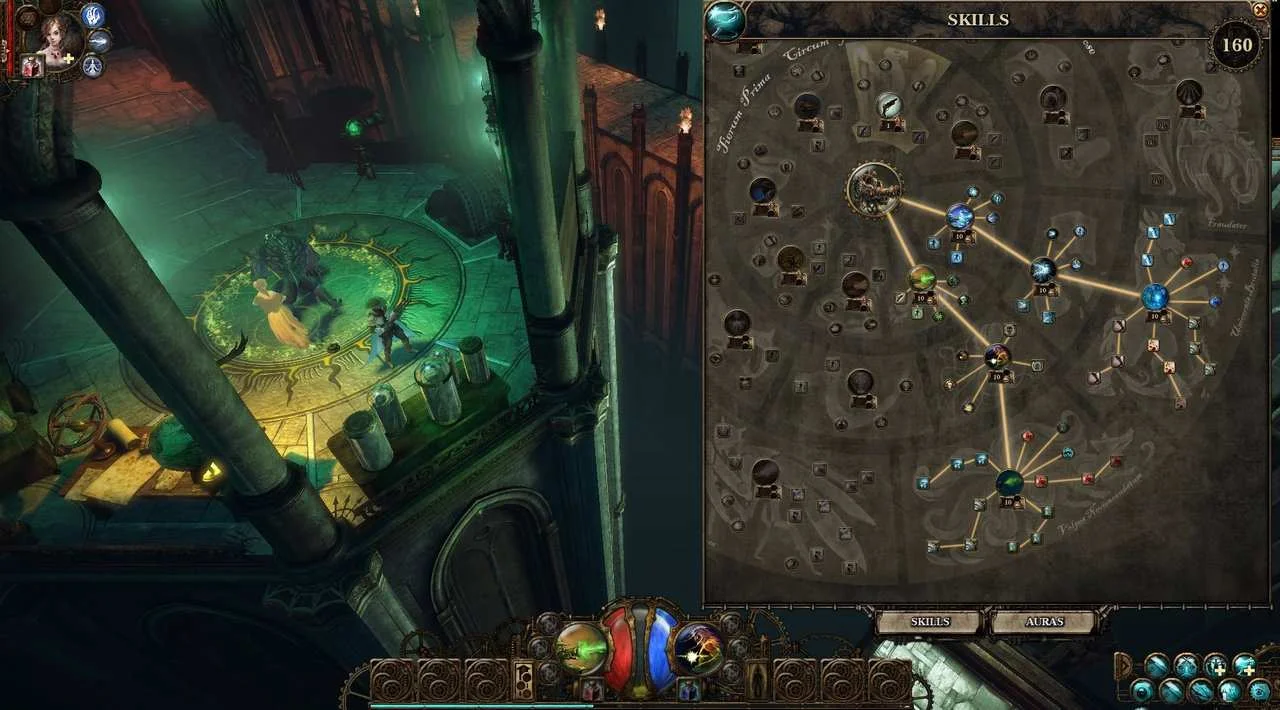Open the Auras tab
Image resolution: width=1280 pixels, height=710 pixels.
click(x=1045, y=622)
